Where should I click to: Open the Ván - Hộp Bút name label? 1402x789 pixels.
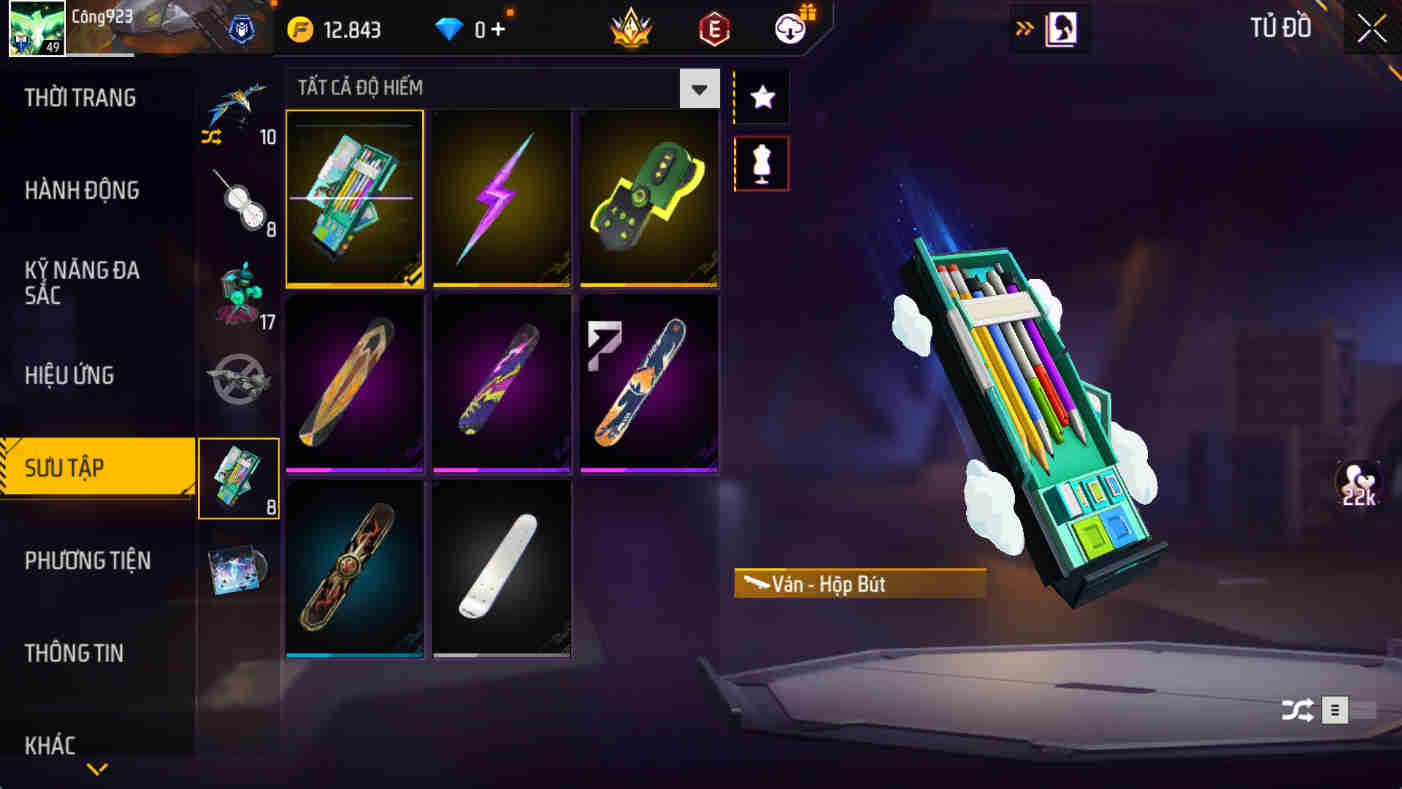[858, 585]
